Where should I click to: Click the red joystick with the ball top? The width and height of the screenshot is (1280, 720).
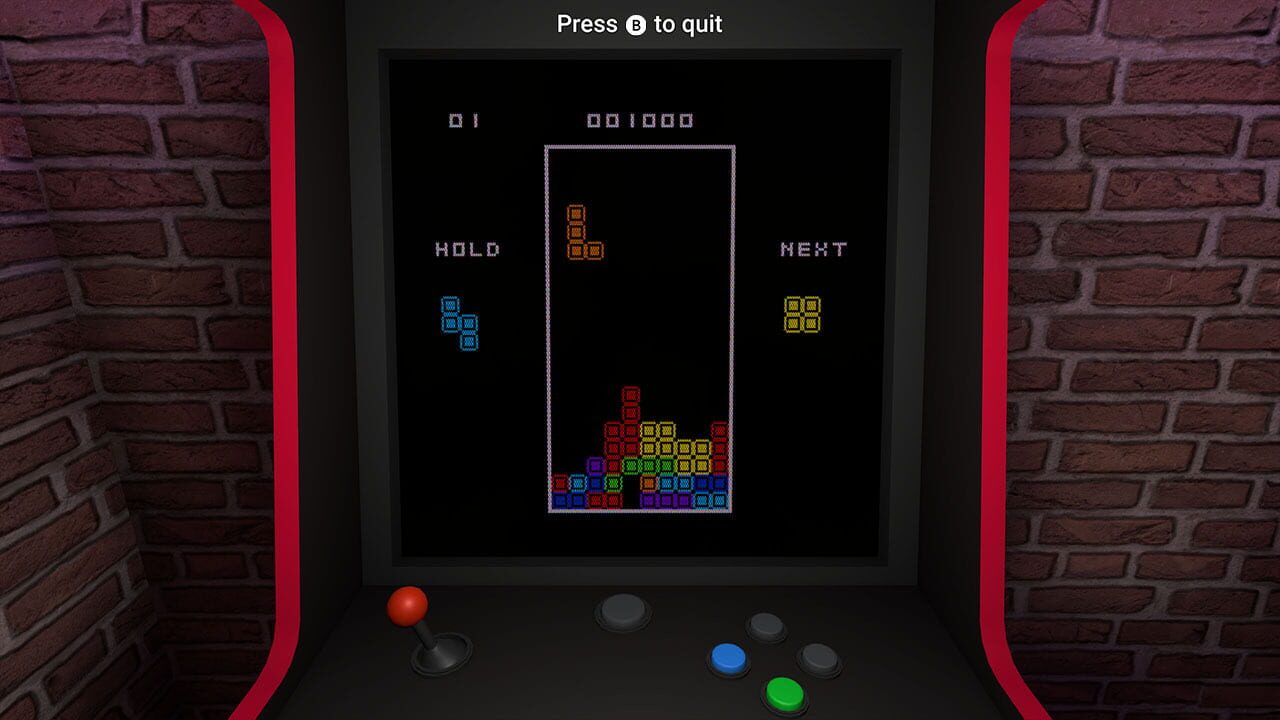coord(409,605)
